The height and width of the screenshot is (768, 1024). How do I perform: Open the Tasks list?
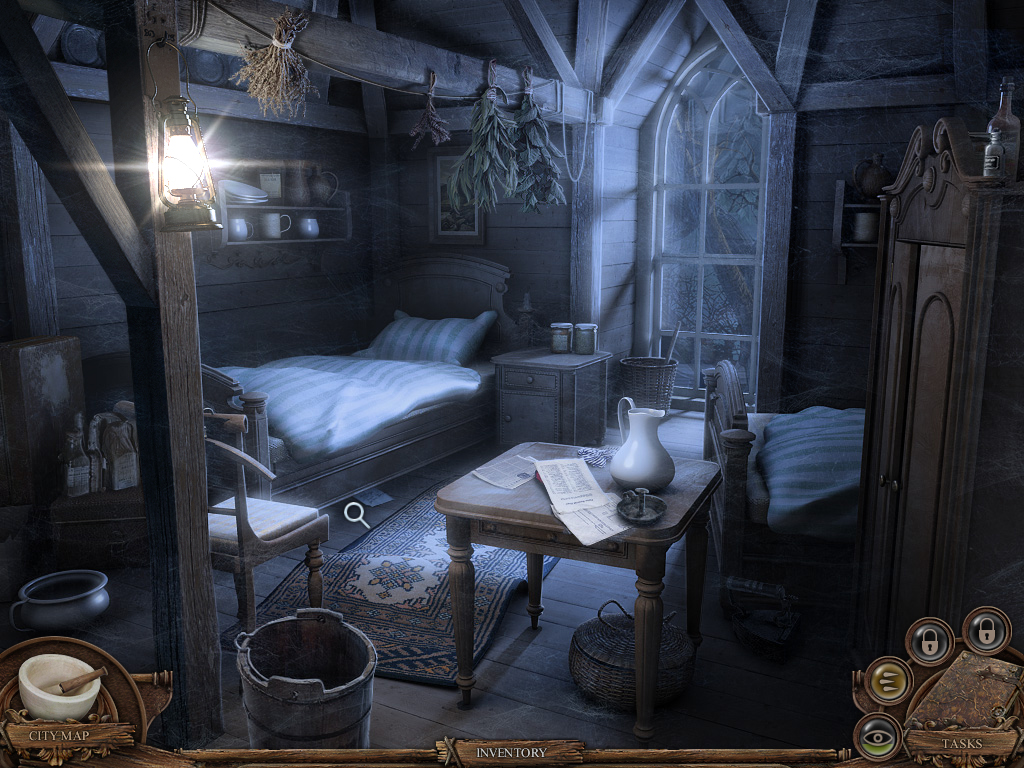[960, 743]
